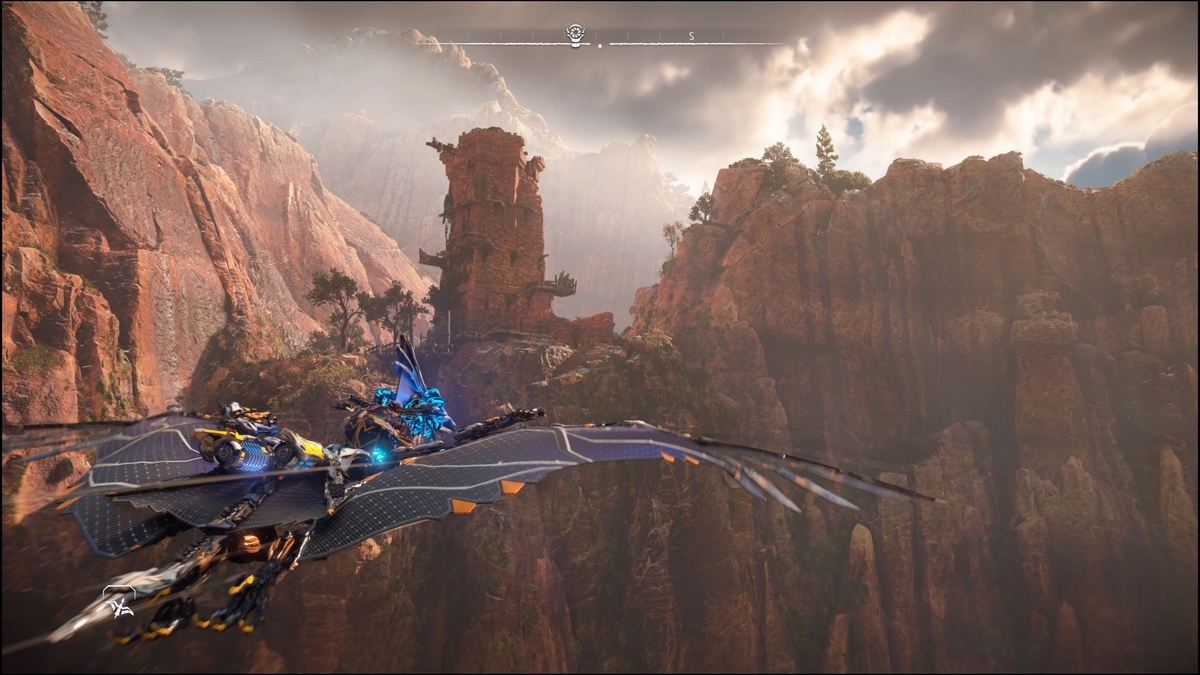Click the compass bar's south "S" marker

691,36
